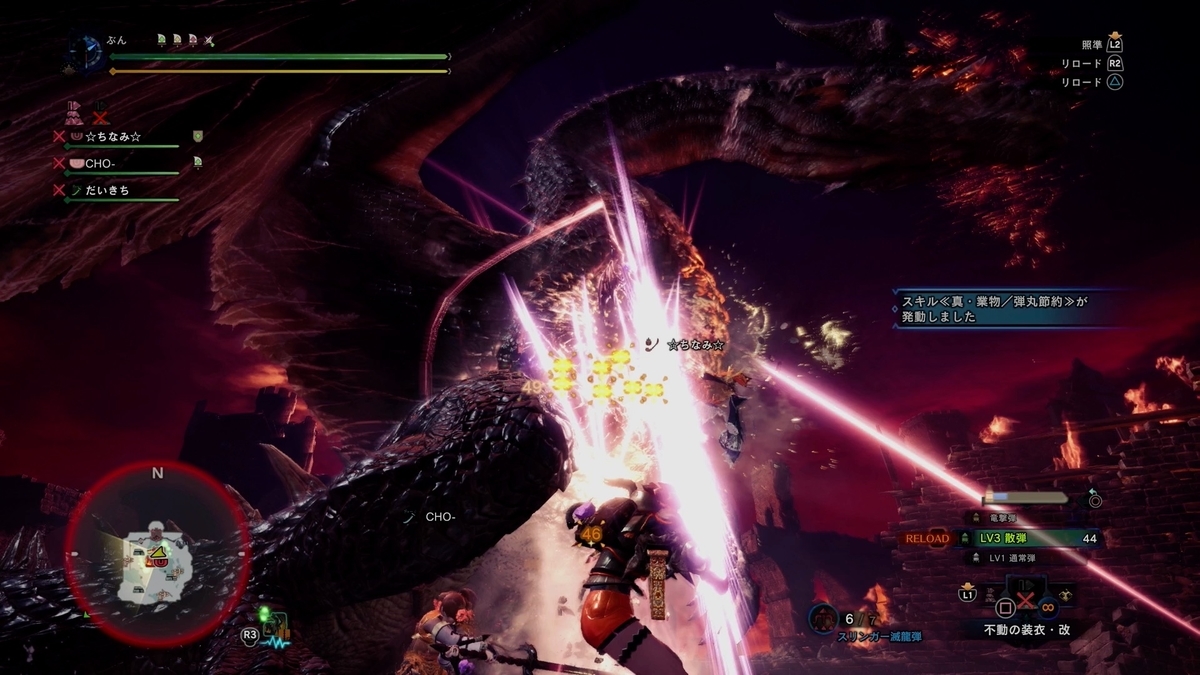Click the red RELOAD indicator
This screenshot has width=1200, height=675.
click(926, 538)
